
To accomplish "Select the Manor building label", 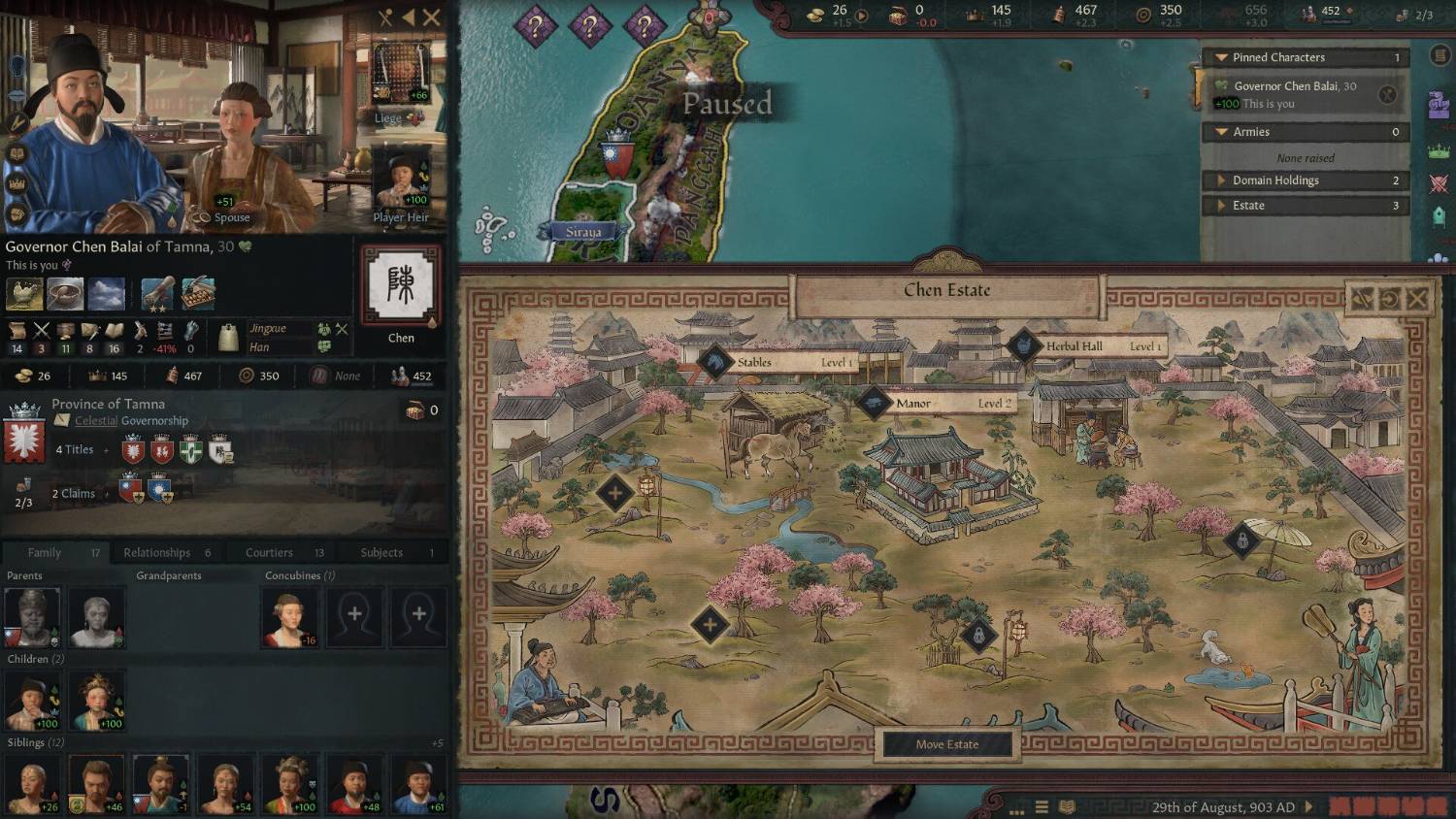I will click(913, 403).
